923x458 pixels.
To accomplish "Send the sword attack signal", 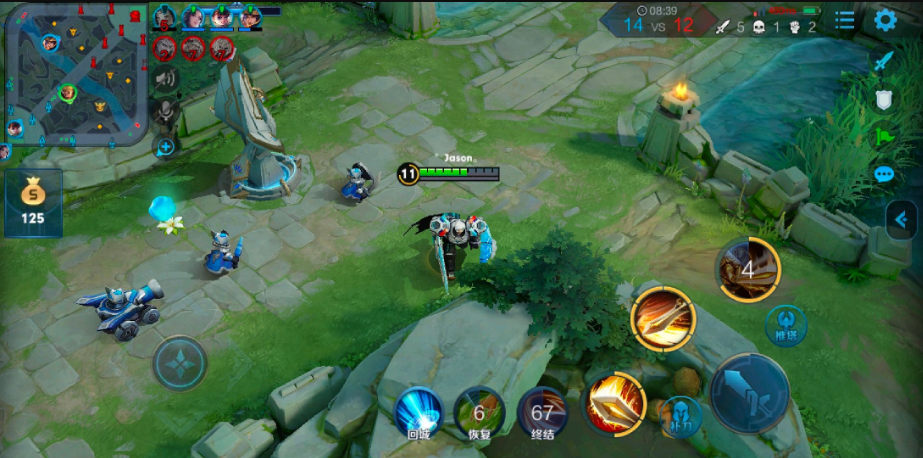I will (884, 61).
